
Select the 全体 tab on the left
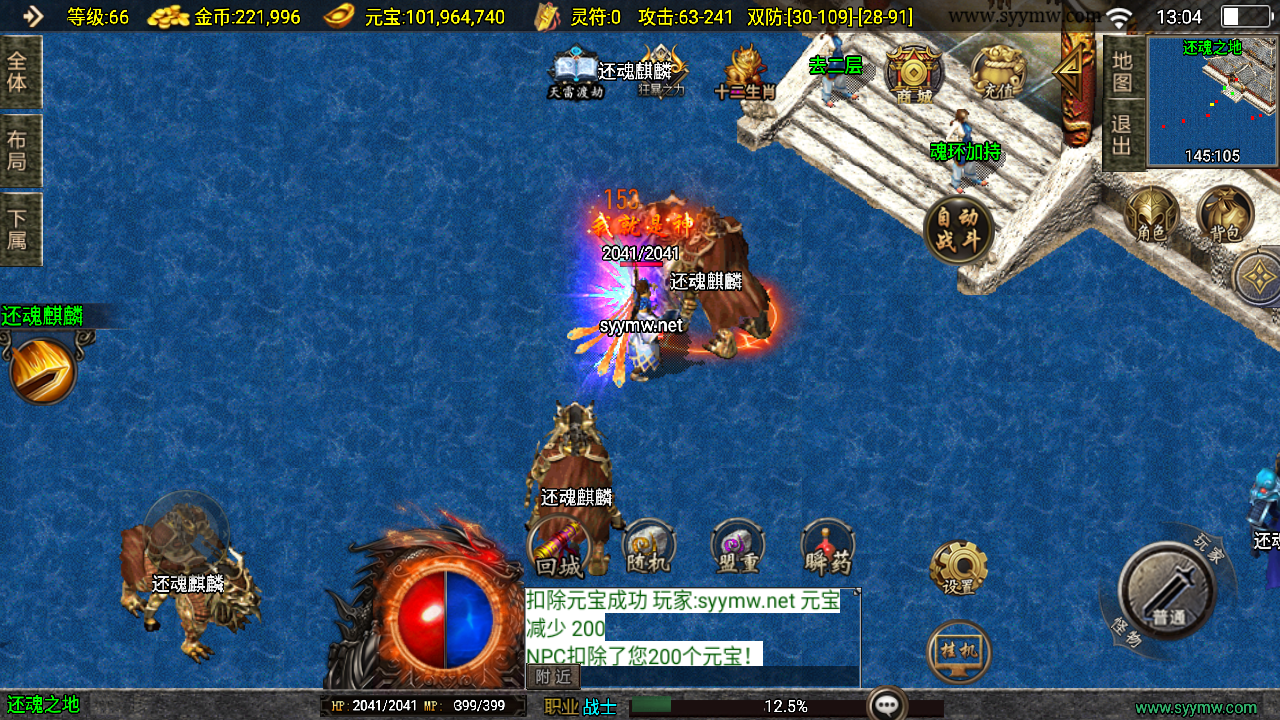tap(20, 72)
